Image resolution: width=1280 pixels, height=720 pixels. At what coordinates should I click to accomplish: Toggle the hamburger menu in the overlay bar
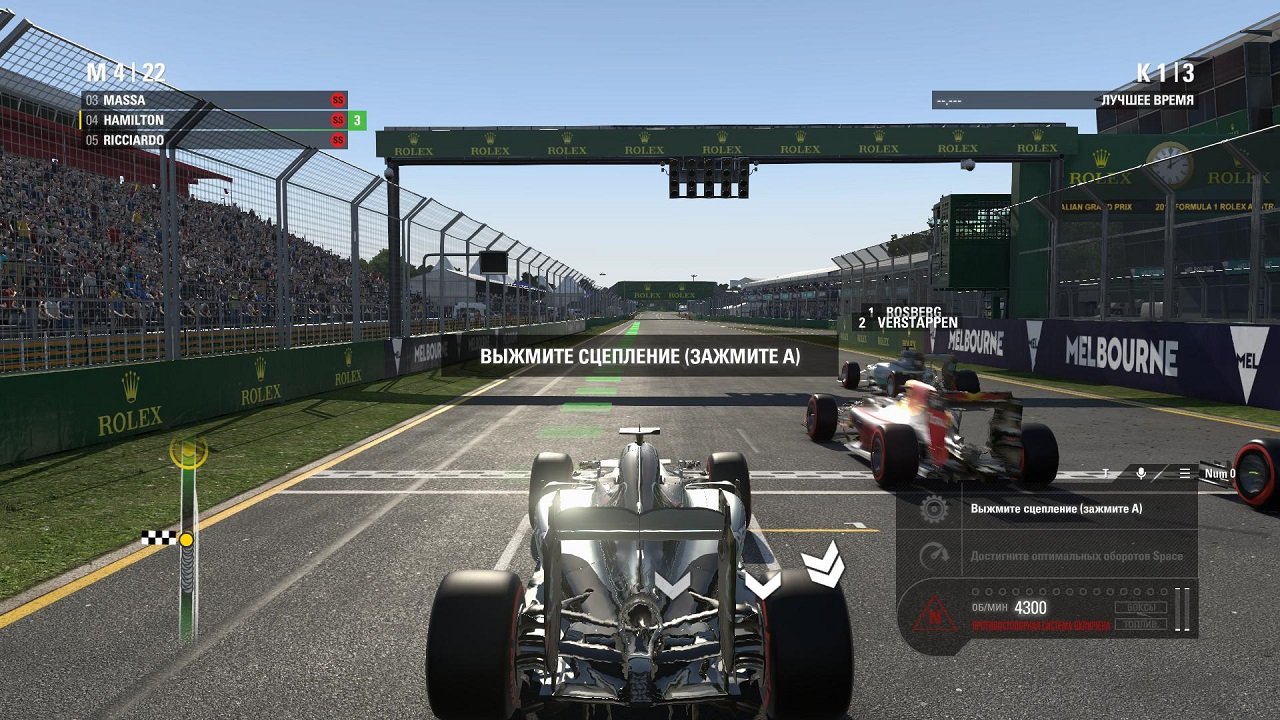coord(1185,471)
